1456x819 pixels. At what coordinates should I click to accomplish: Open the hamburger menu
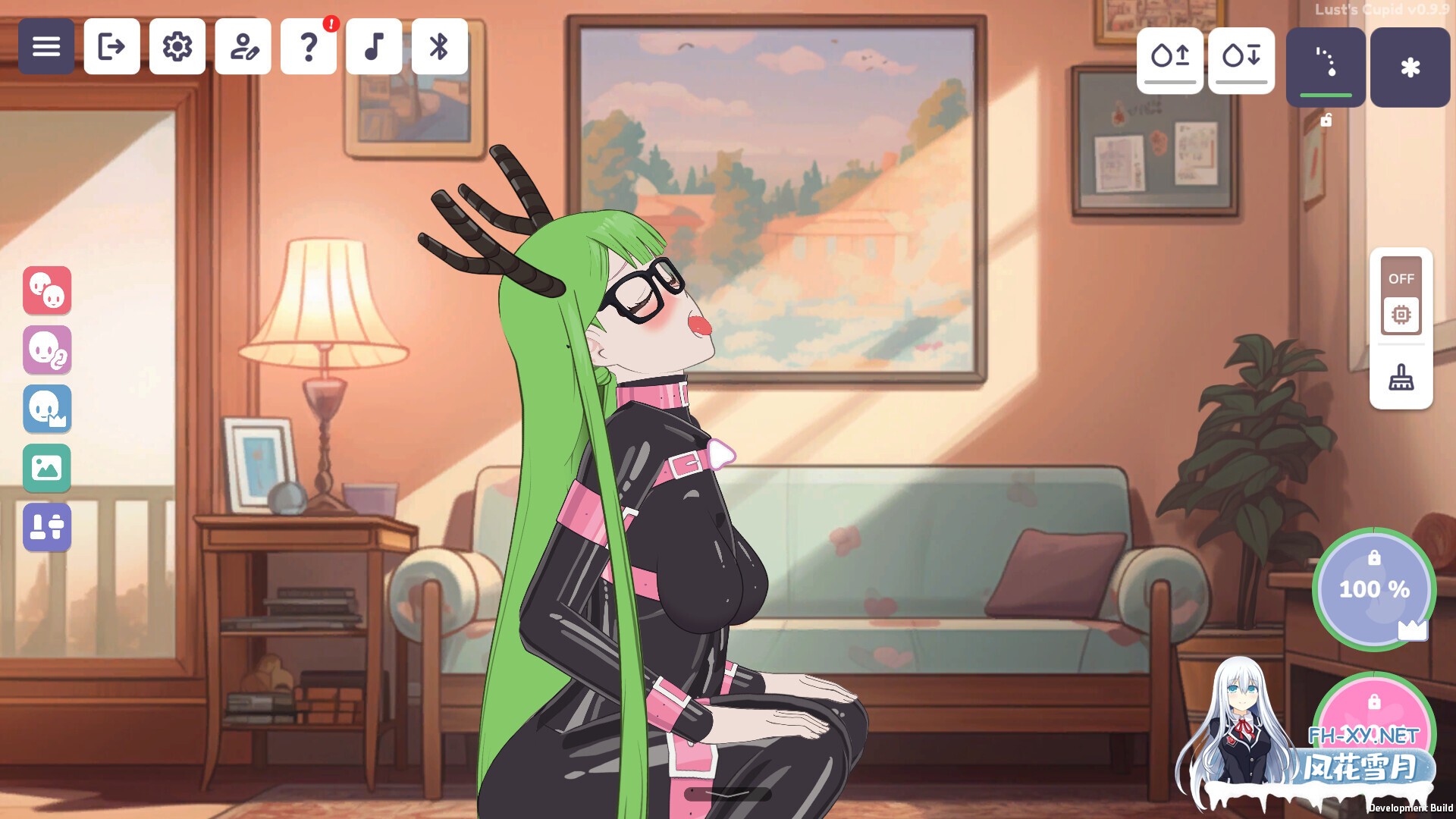46,47
